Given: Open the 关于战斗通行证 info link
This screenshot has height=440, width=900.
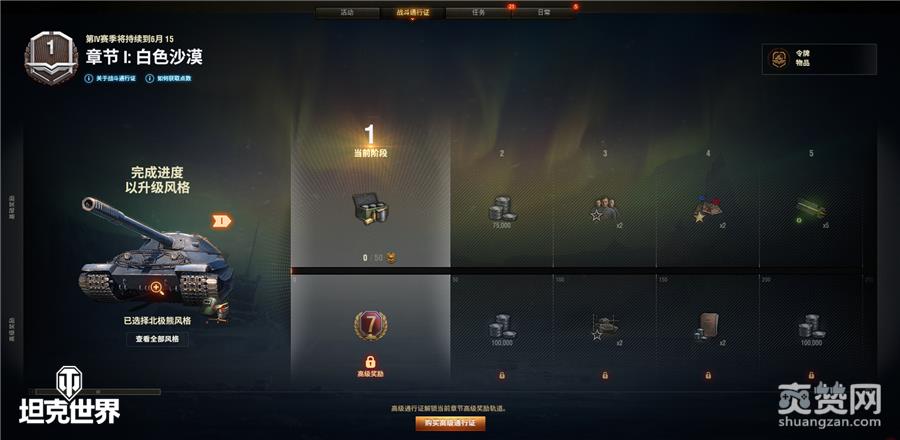Looking at the screenshot, I should tap(116, 77).
